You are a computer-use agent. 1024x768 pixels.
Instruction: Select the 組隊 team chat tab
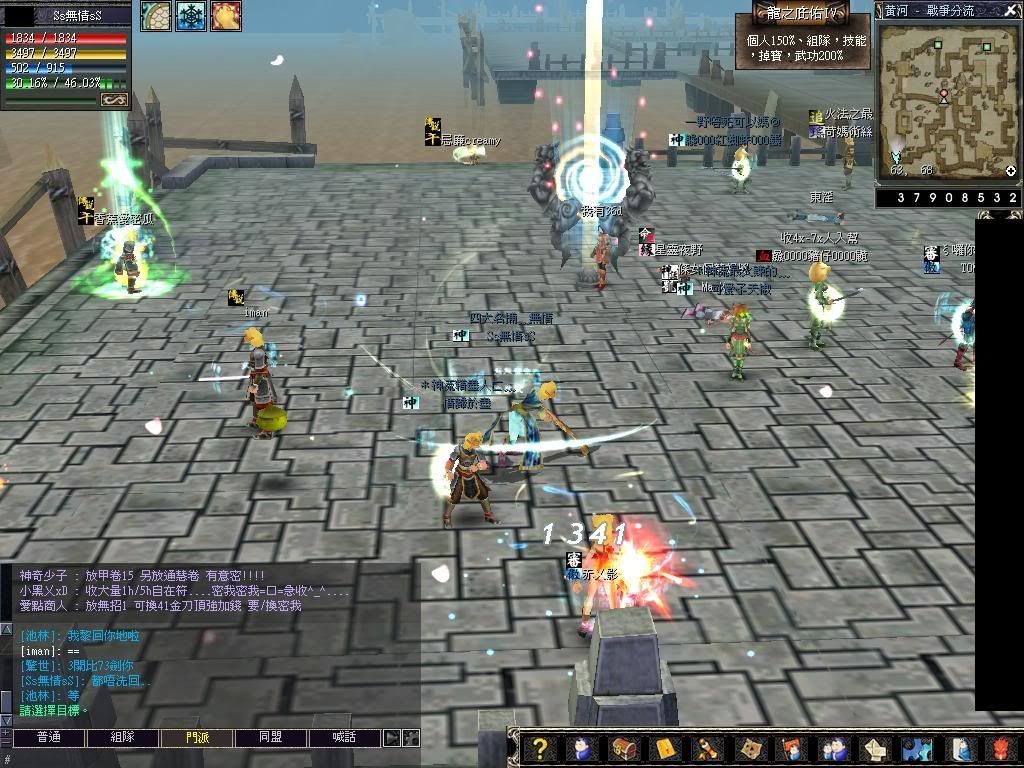tap(122, 738)
